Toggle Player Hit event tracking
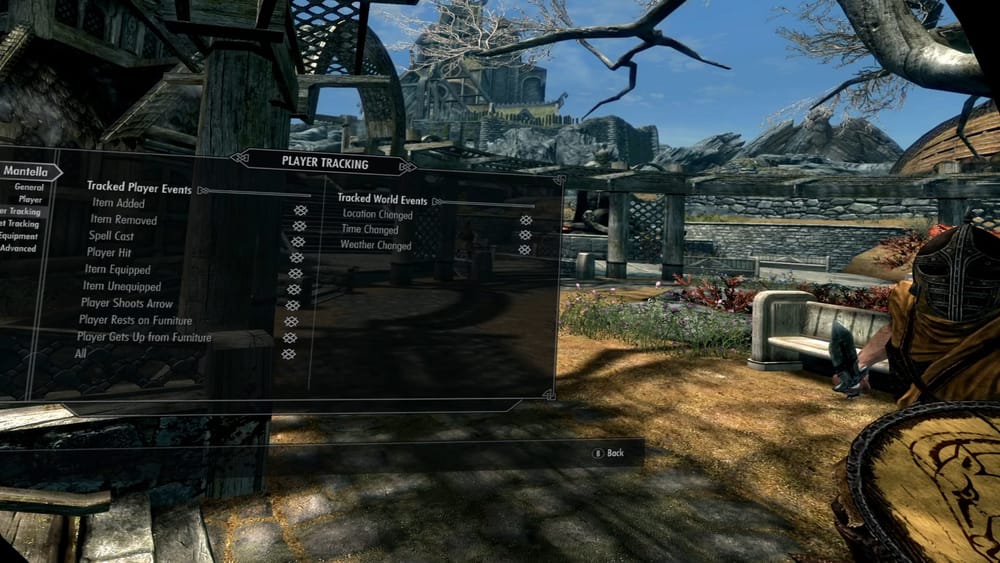Viewport: 1000px width, 563px height. click(296, 258)
